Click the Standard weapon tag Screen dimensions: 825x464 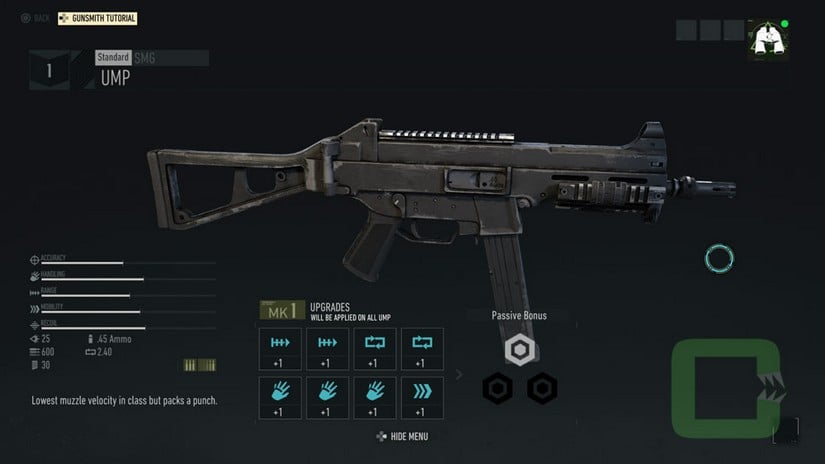(x=113, y=57)
